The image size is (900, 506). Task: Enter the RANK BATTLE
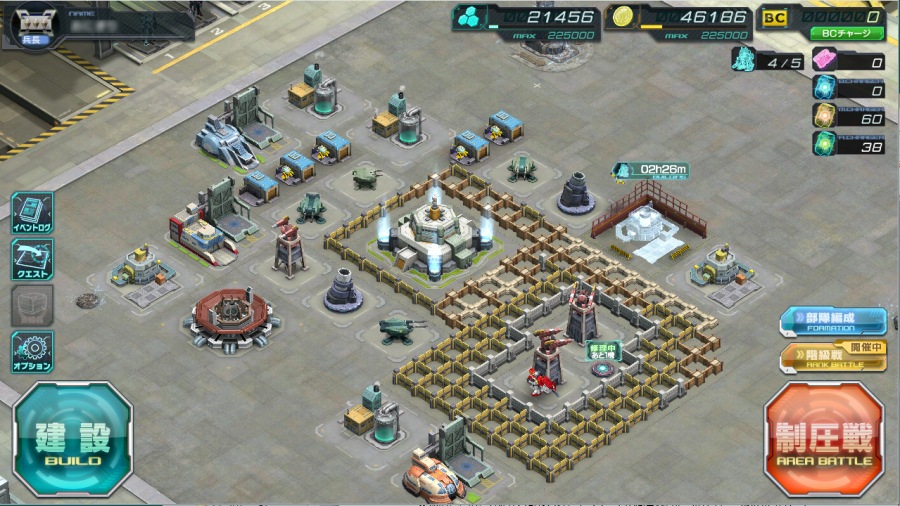click(833, 358)
